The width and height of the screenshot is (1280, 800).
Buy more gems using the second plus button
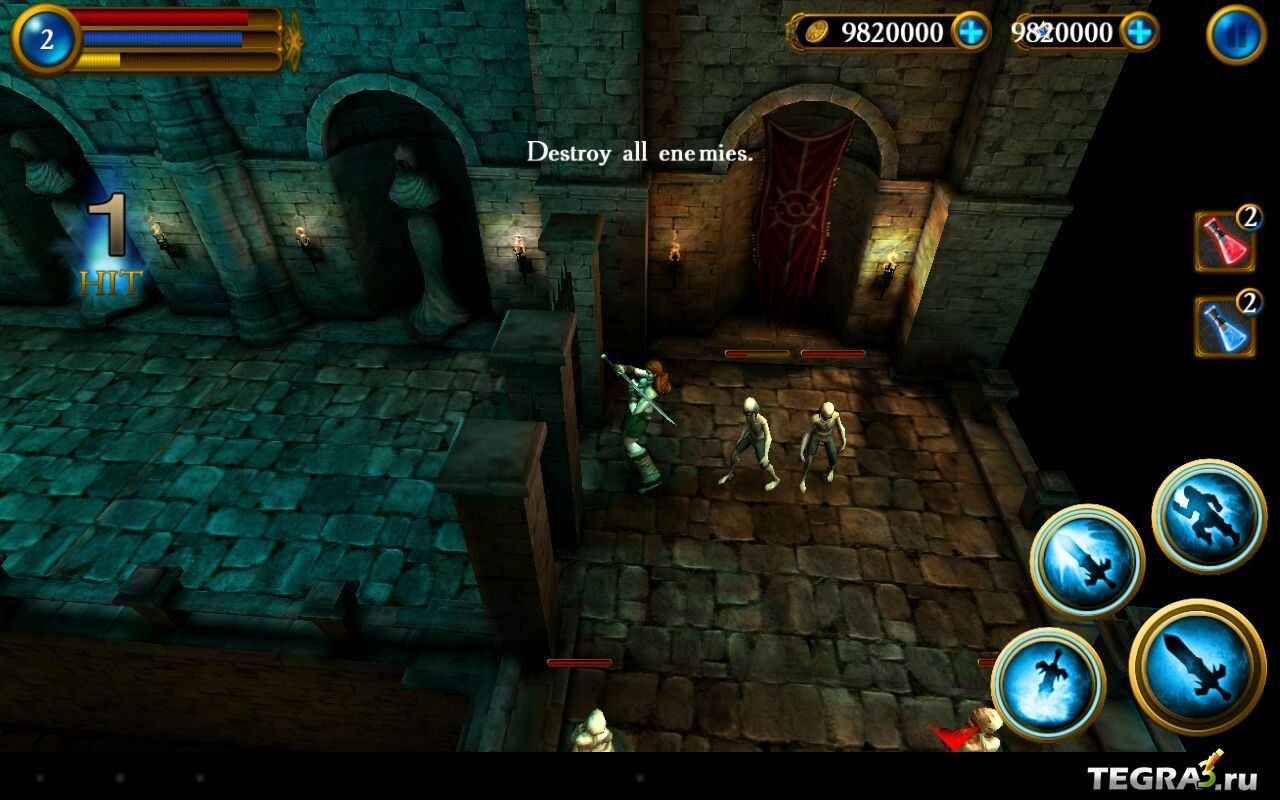(1139, 32)
